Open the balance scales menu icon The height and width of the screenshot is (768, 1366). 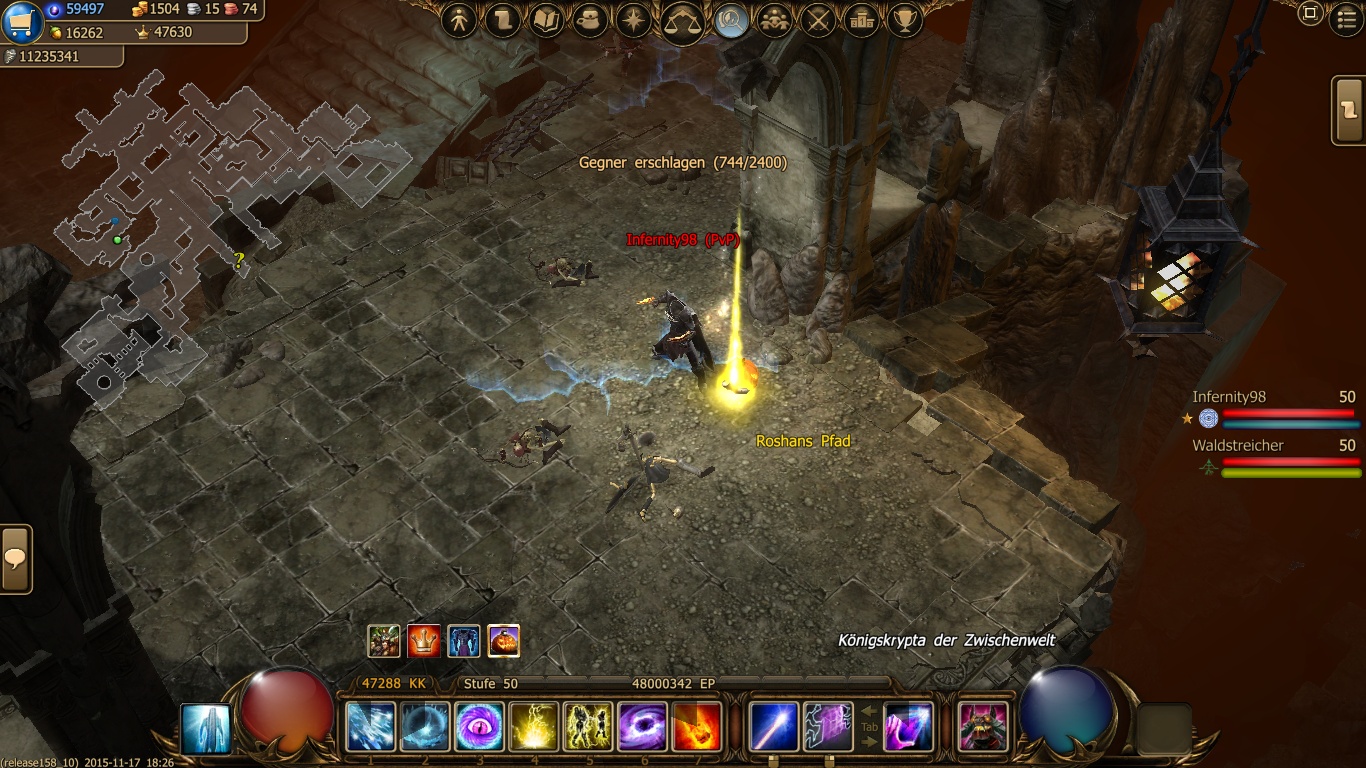682,22
